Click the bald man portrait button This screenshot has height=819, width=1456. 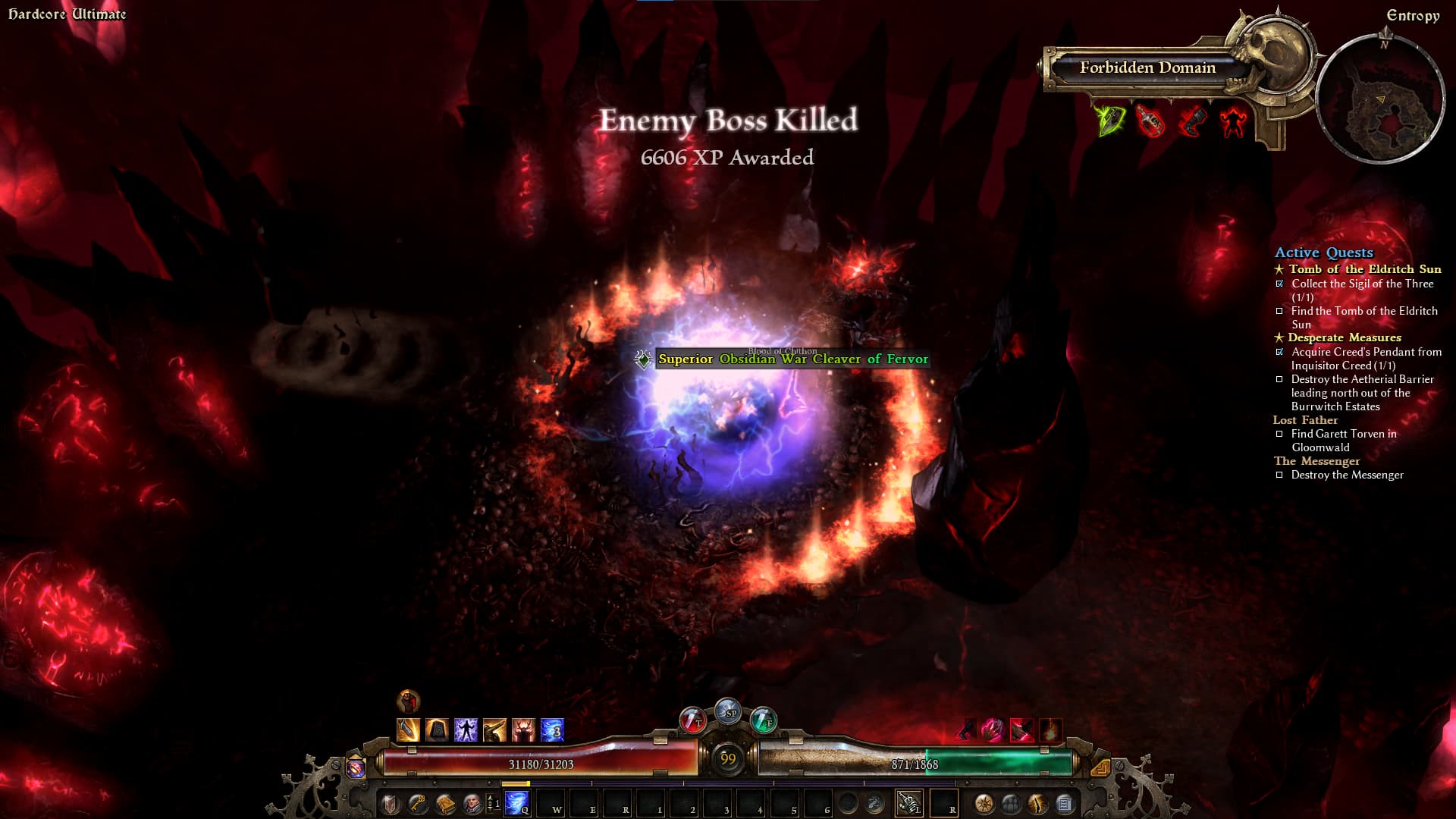click(x=472, y=803)
